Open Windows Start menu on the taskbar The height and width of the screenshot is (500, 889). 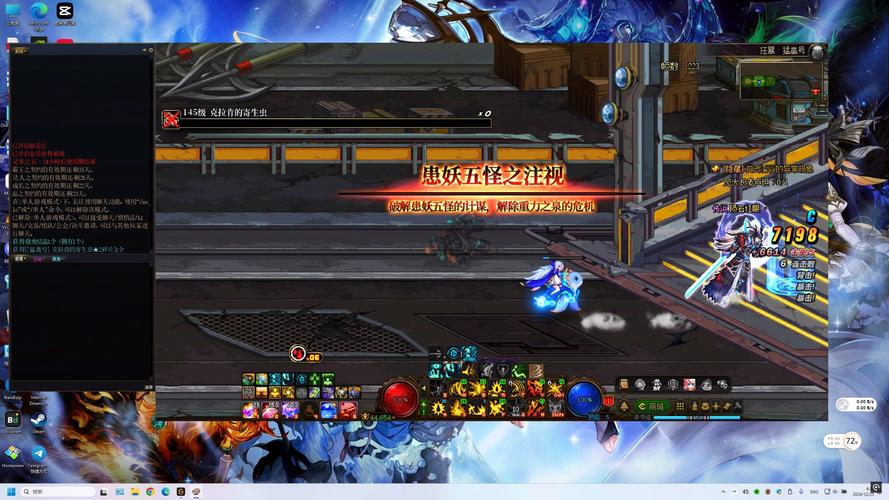click(10, 491)
